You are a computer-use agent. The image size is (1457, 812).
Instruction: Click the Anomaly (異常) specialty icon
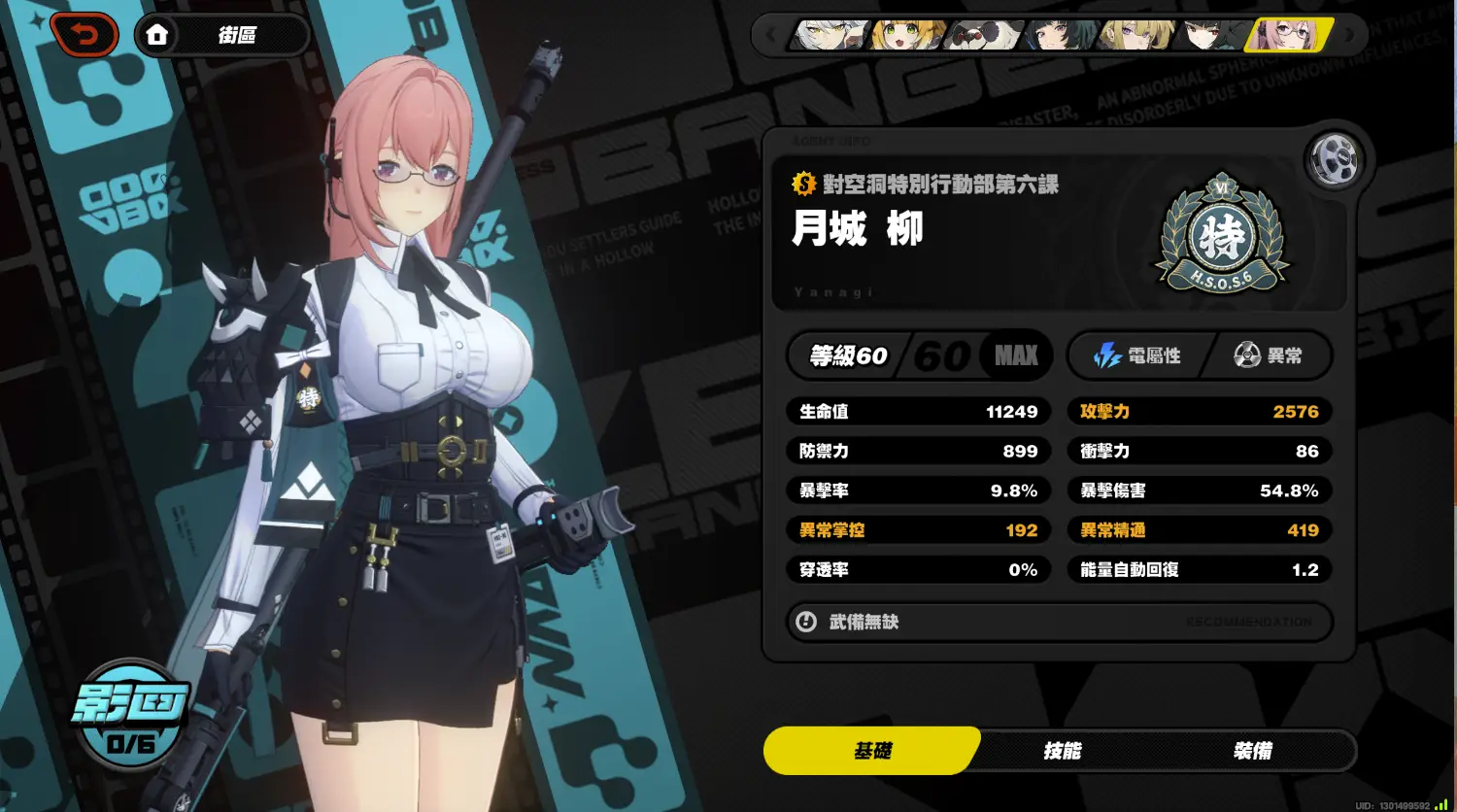click(1249, 355)
